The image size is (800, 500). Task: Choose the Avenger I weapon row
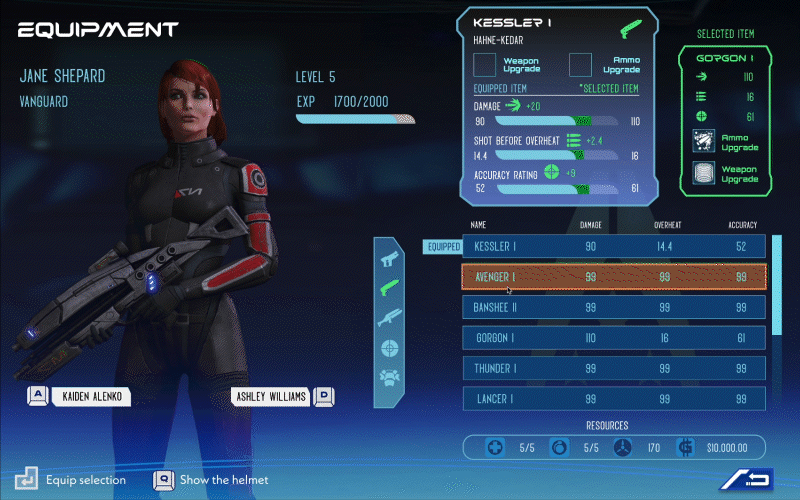(613, 277)
